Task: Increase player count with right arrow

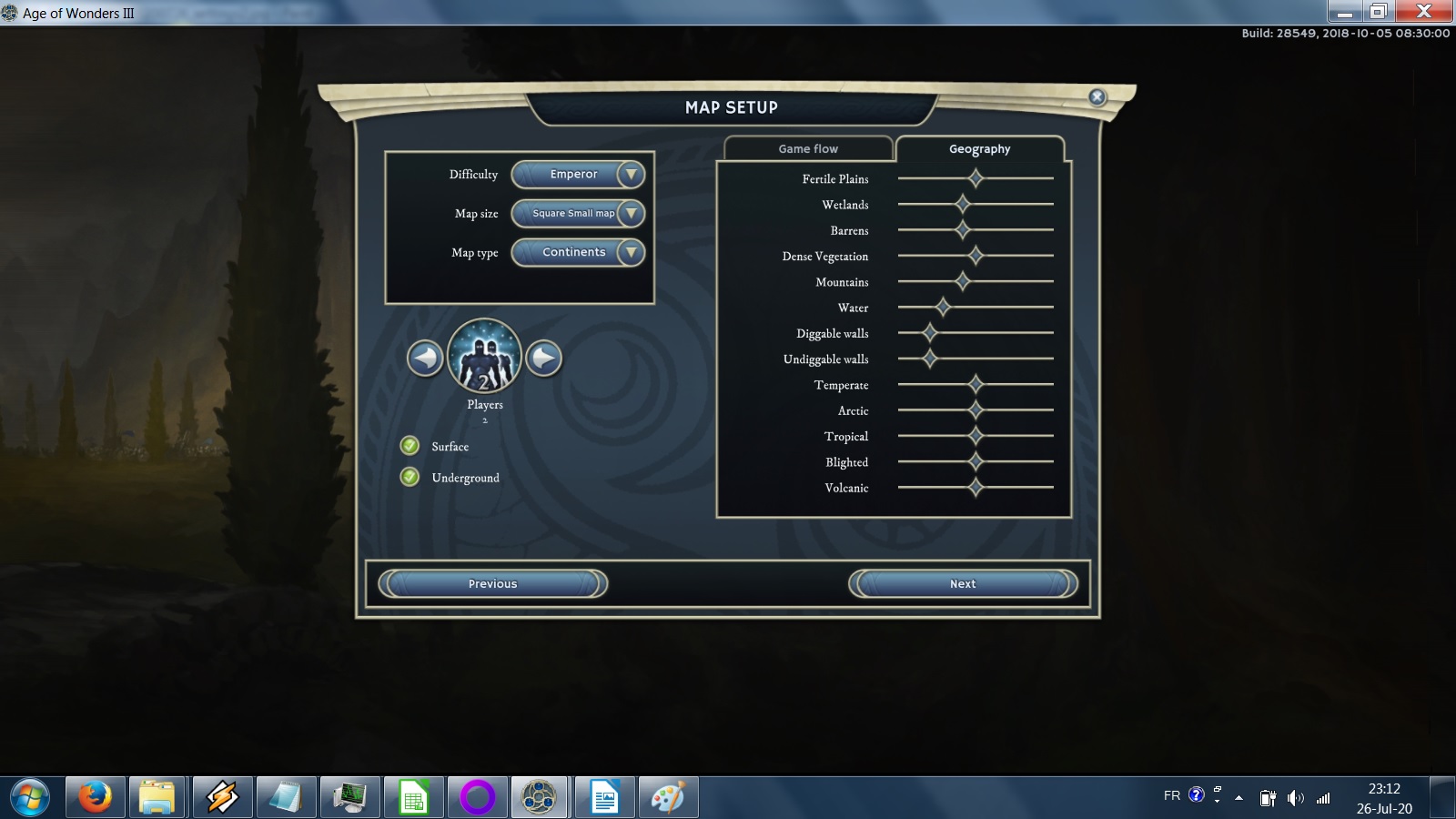Action: coord(544,359)
